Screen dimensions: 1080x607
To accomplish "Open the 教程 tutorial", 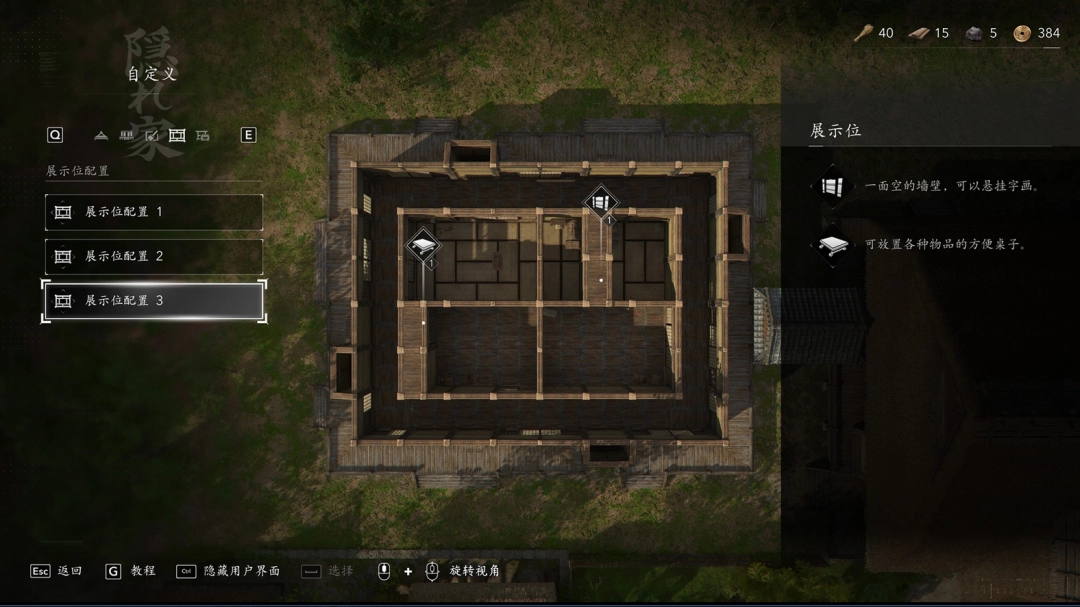I will click(130, 571).
